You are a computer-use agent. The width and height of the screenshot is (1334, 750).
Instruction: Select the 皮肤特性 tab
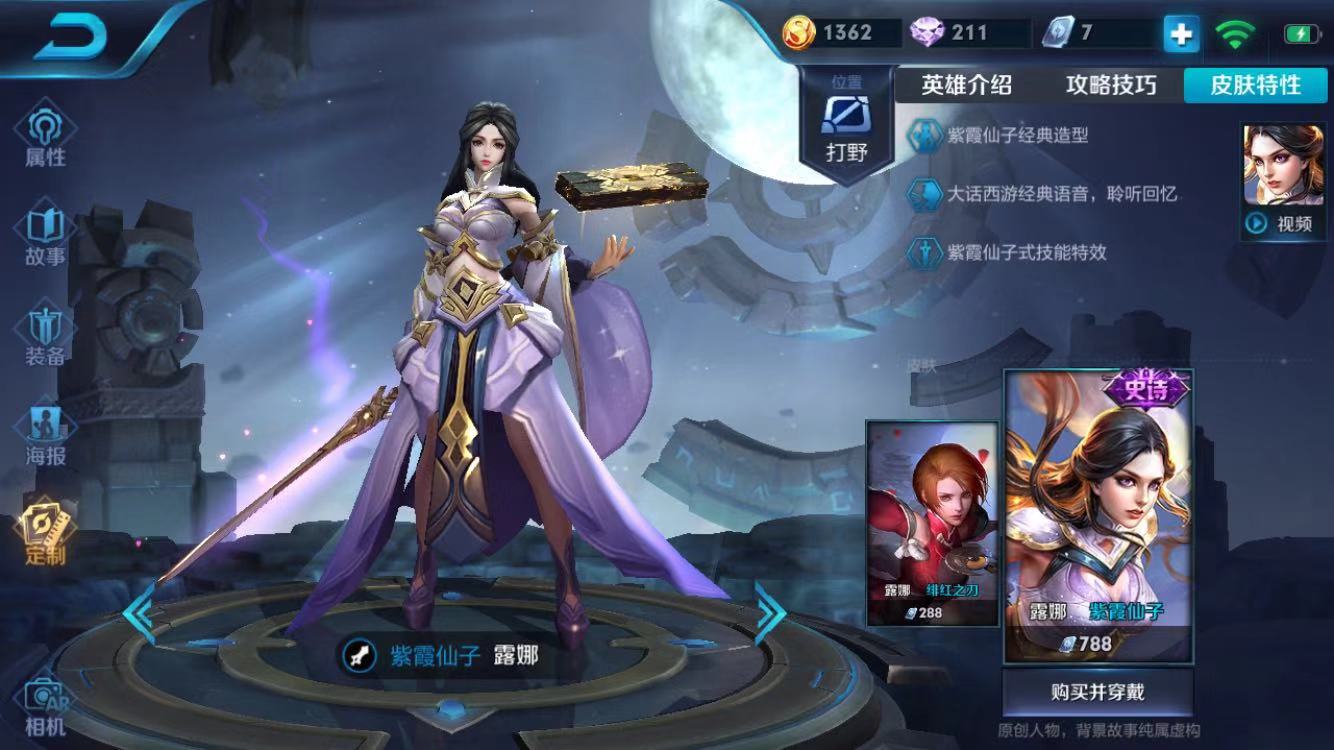pyautogui.click(x=1254, y=86)
